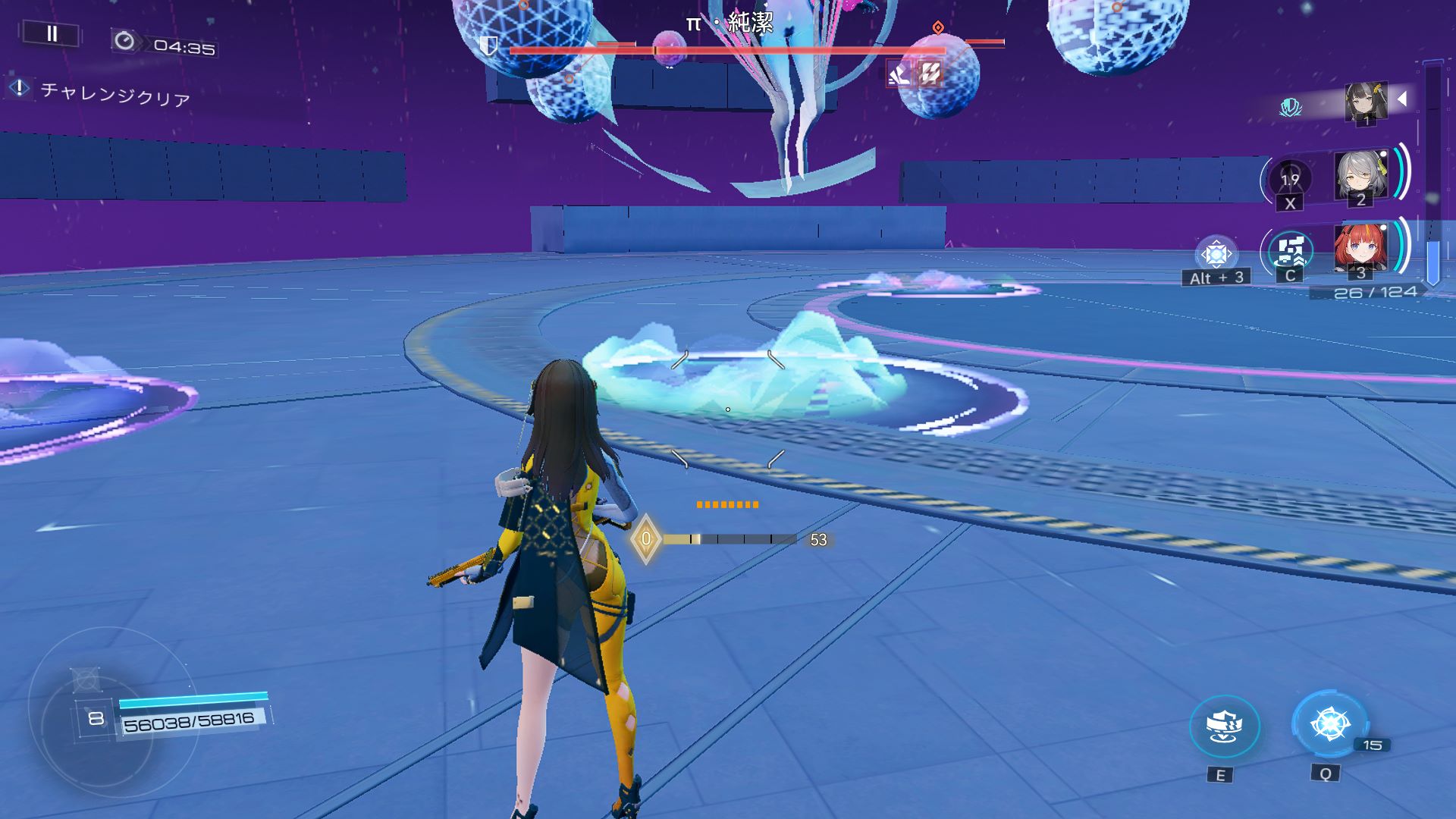1456x819 pixels.
Task: Pause the battle with the pause button
Action: [52, 33]
